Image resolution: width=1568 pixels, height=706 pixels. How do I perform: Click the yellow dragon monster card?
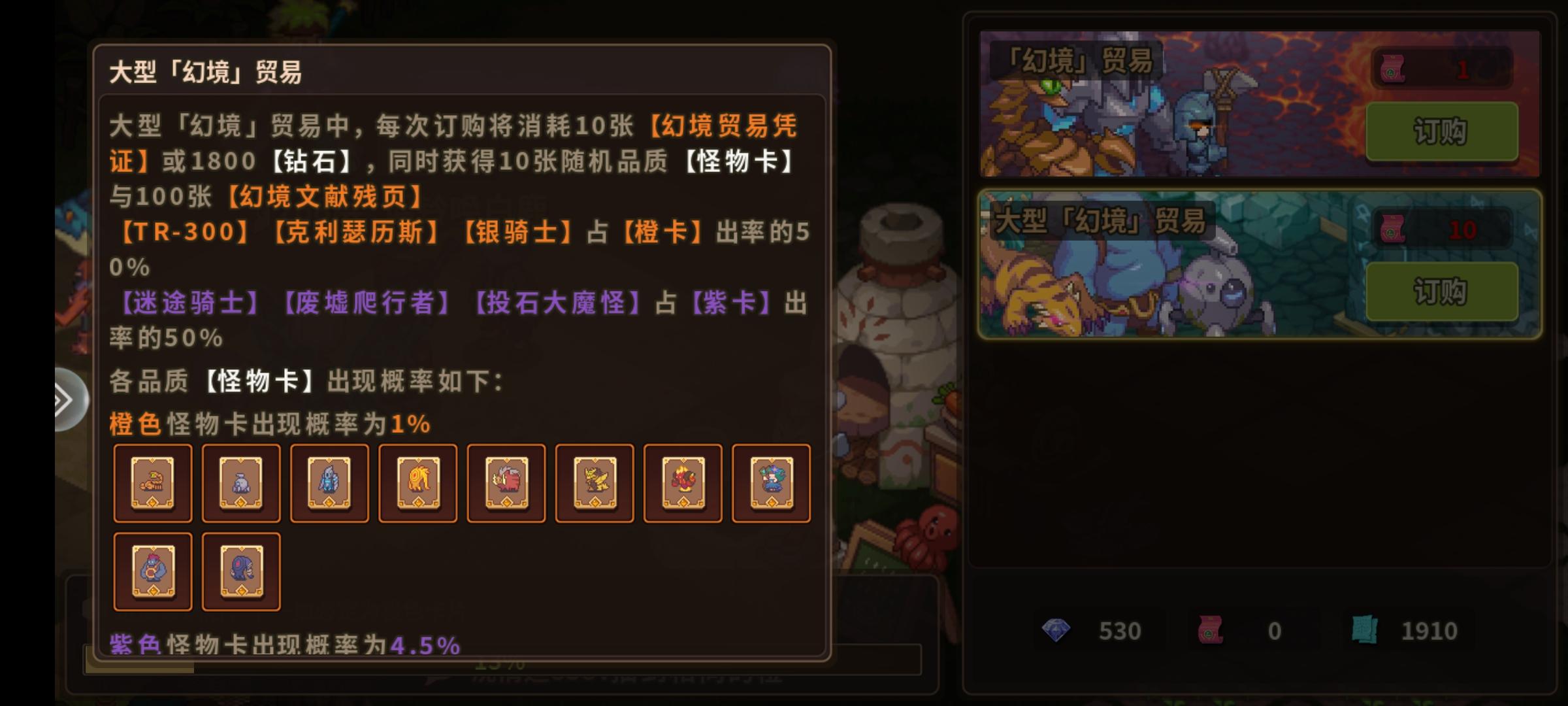[x=594, y=483]
